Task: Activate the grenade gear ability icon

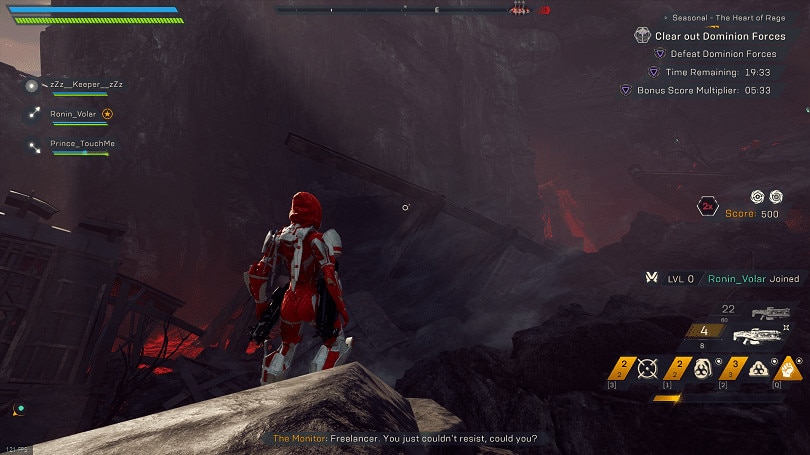Action: [x=703, y=368]
